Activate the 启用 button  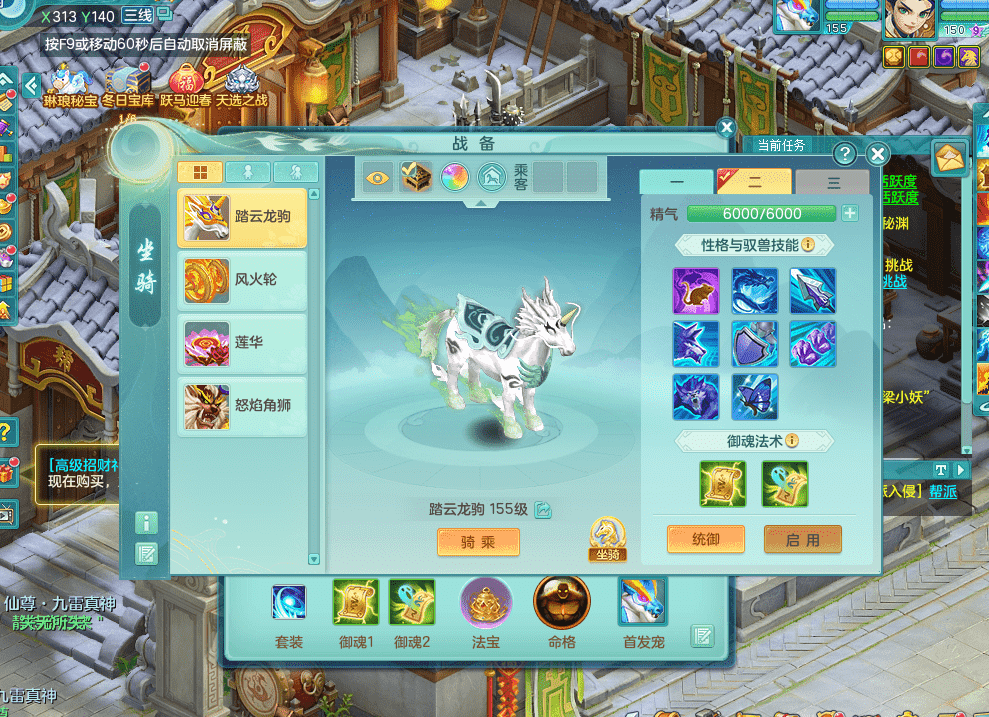802,539
